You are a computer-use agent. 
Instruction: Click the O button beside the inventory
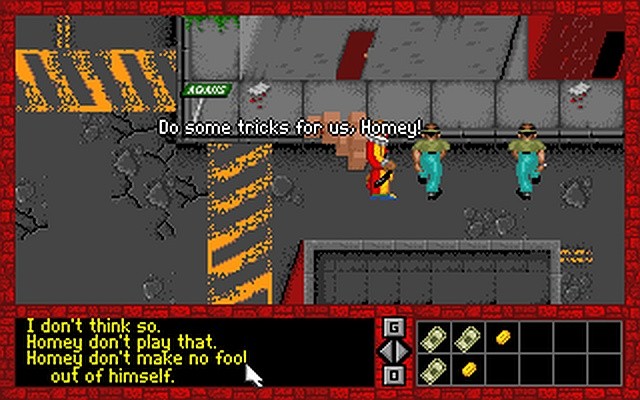pos(394,374)
